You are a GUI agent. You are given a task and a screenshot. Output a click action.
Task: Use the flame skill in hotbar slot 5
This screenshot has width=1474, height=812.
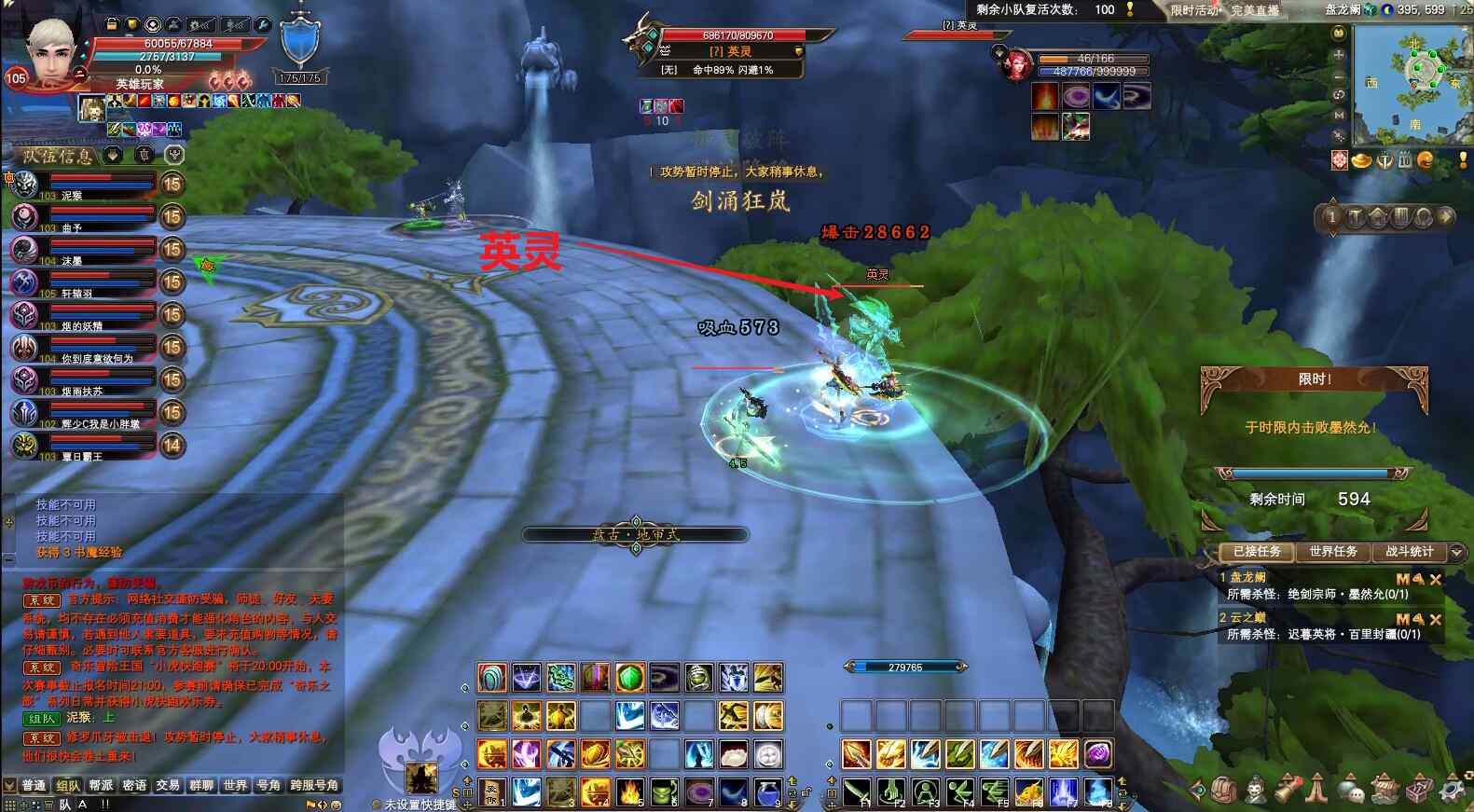tap(629, 791)
